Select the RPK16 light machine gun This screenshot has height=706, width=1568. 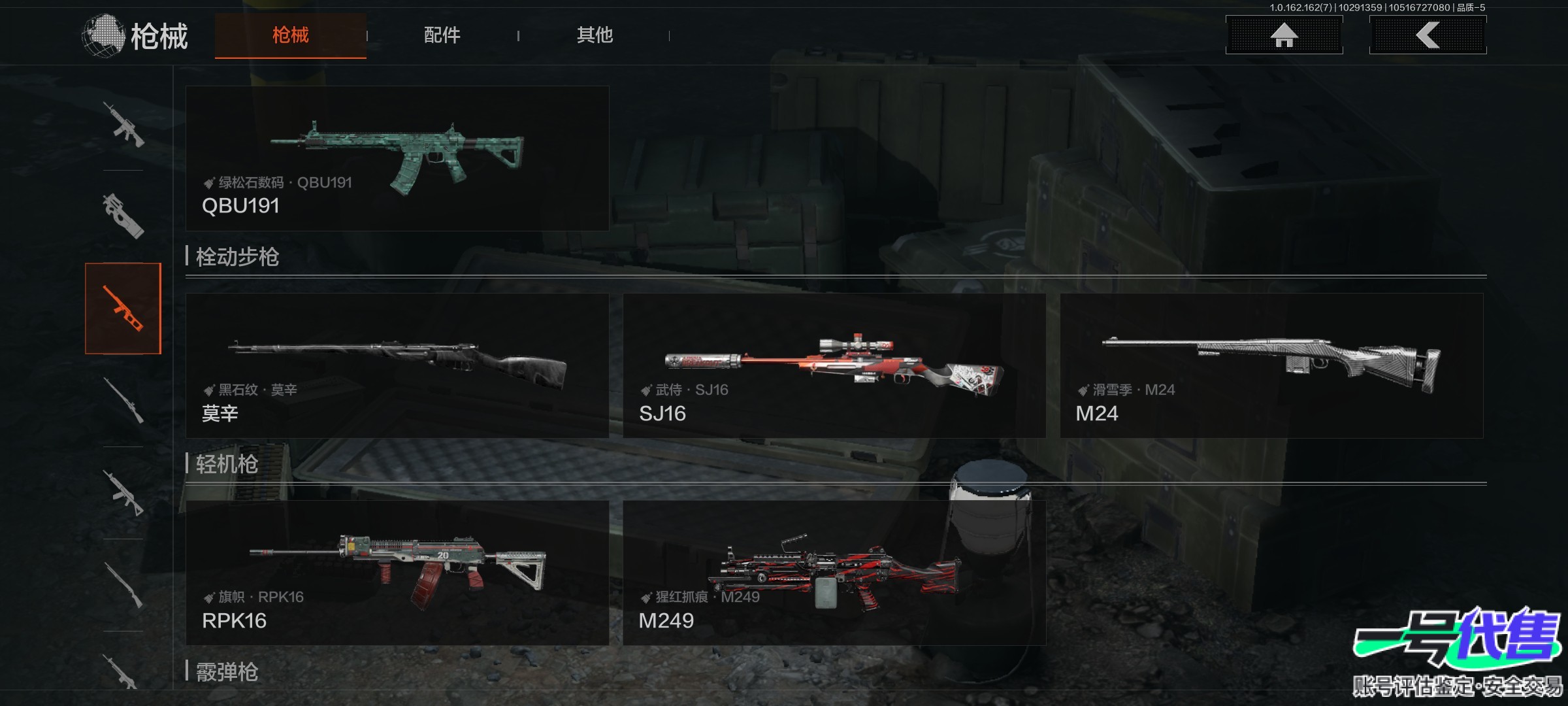pyautogui.click(x=397, y=573)
